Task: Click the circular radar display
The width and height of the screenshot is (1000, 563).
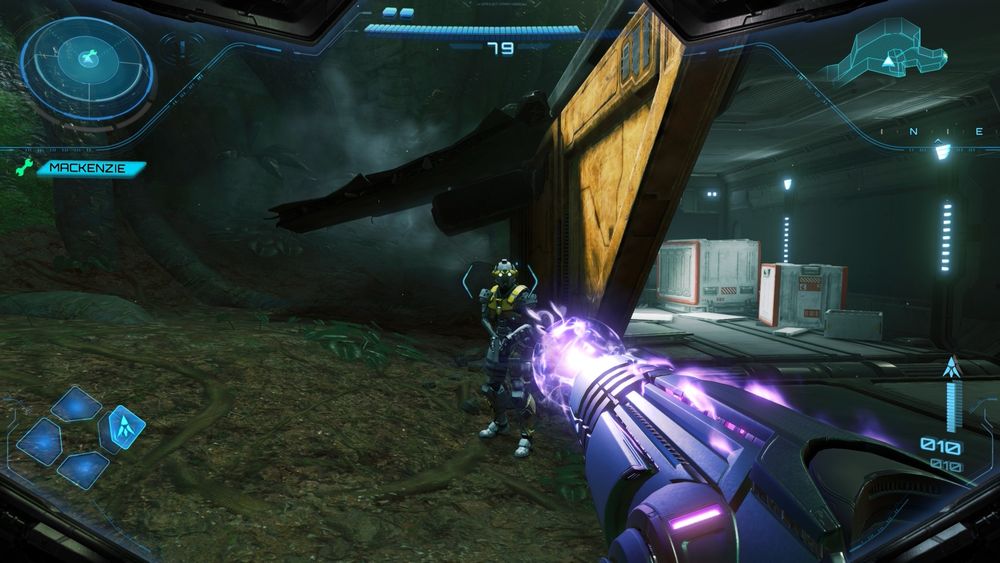Action: click(x=87, y=67)
